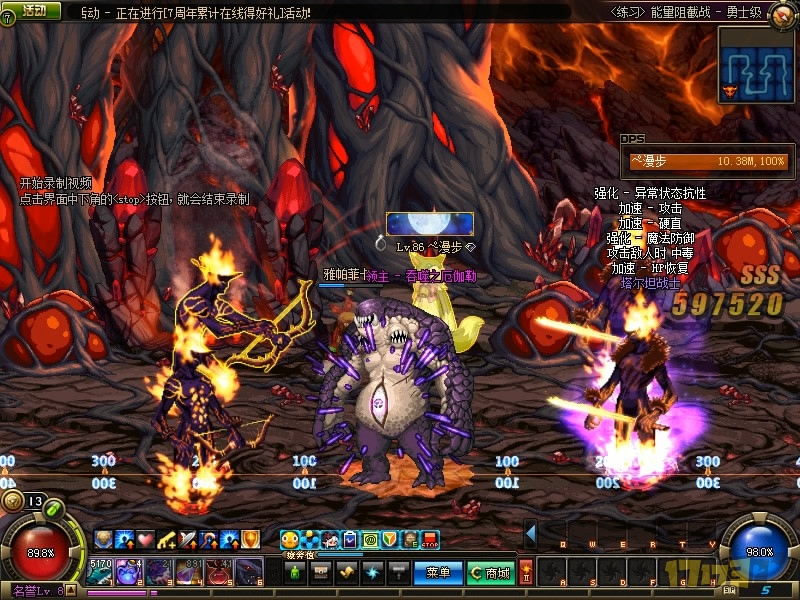This screenshot has height=600, width=800.
Task: Open the 菜单 (Menu) button
Action: (x=438, y=573)
